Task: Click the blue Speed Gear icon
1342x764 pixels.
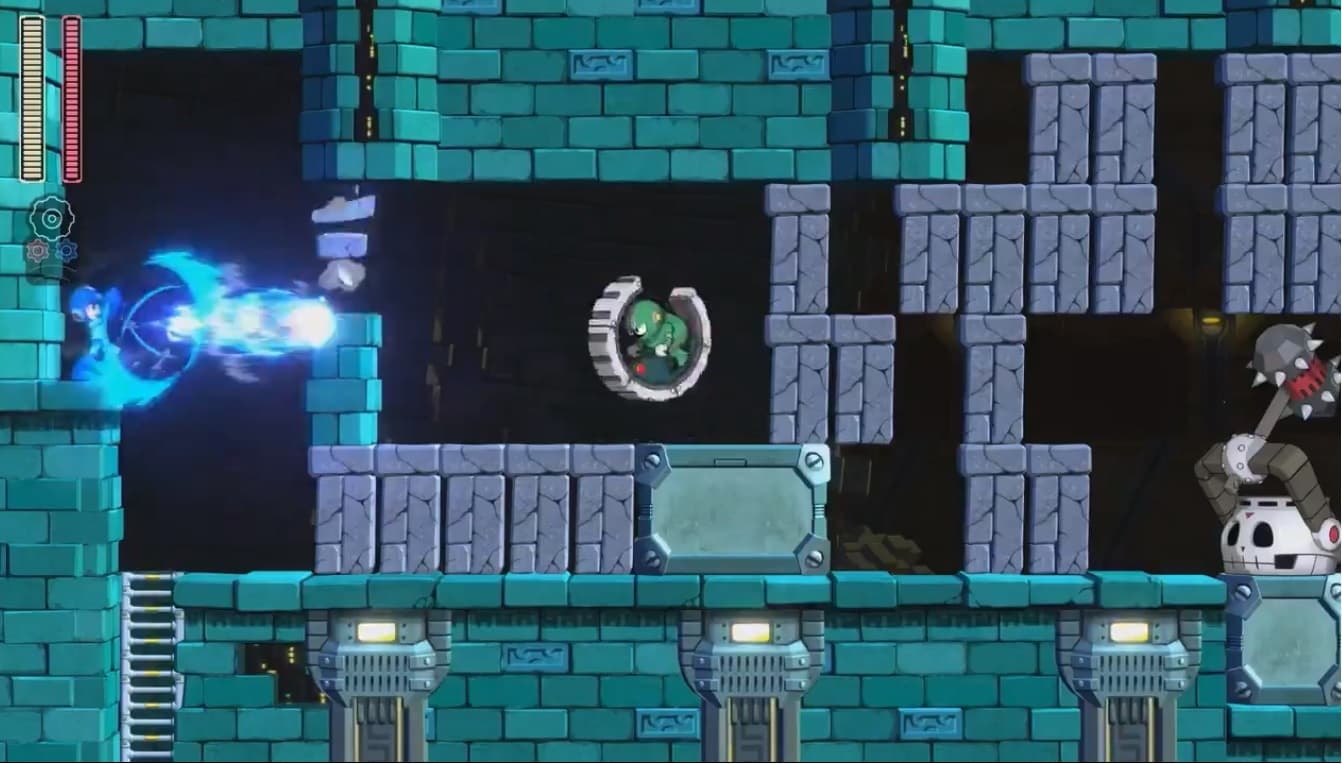Action: pyautogui.click(x=67, y=250)
